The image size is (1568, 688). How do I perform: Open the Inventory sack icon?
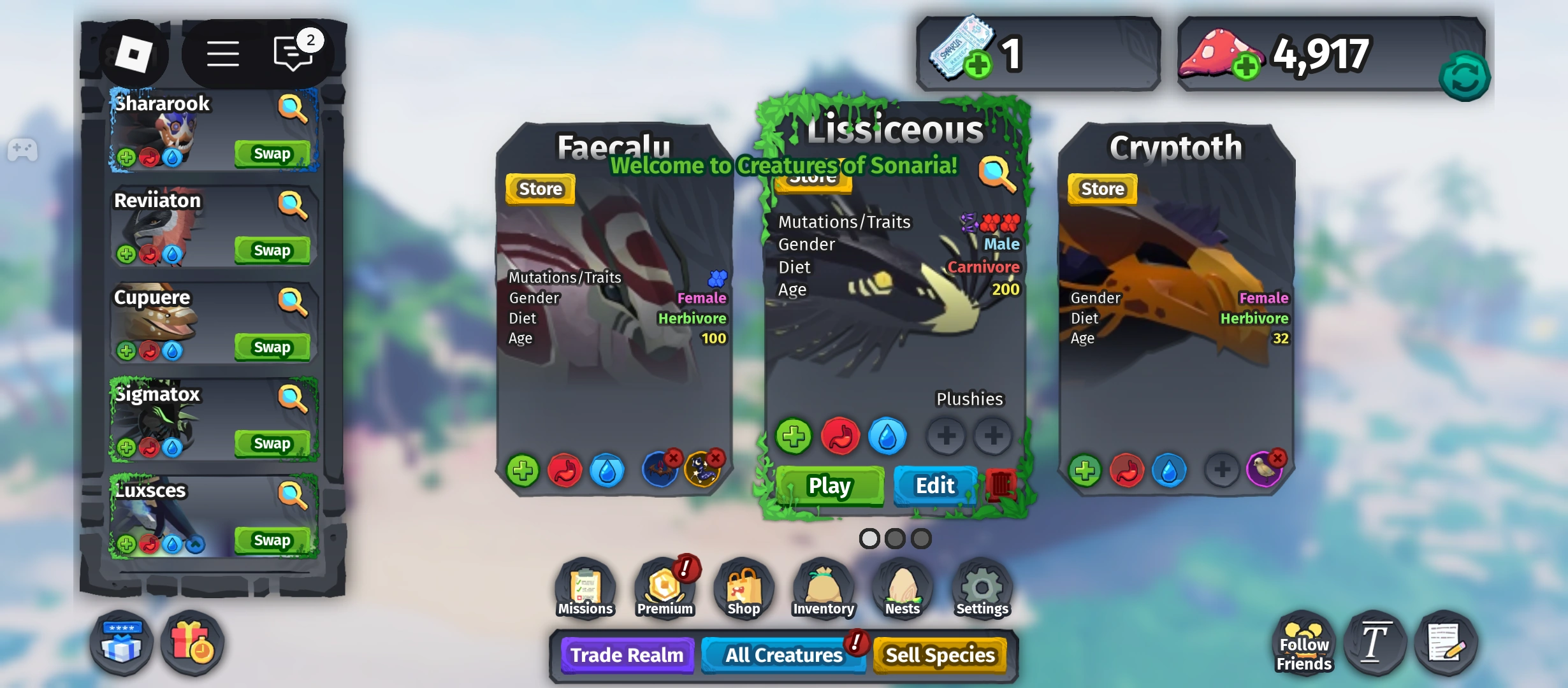822,586
